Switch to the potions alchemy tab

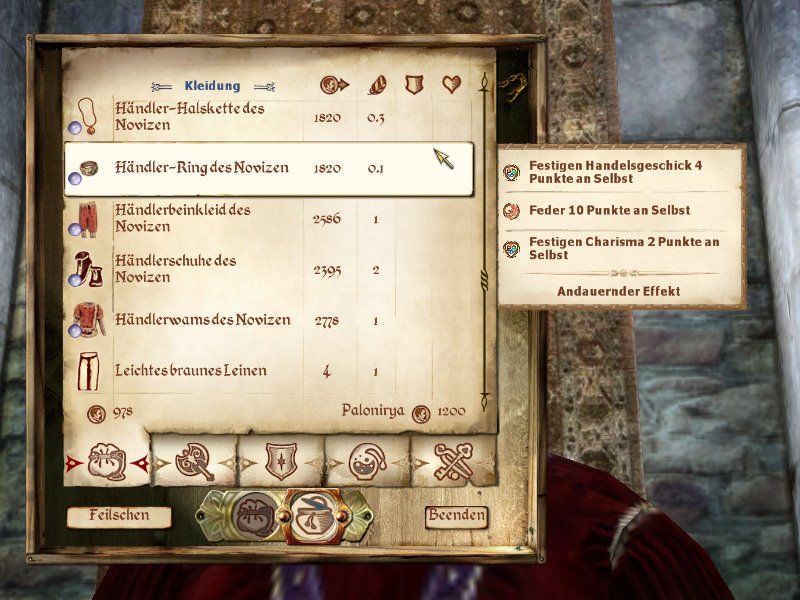[367, 461]
